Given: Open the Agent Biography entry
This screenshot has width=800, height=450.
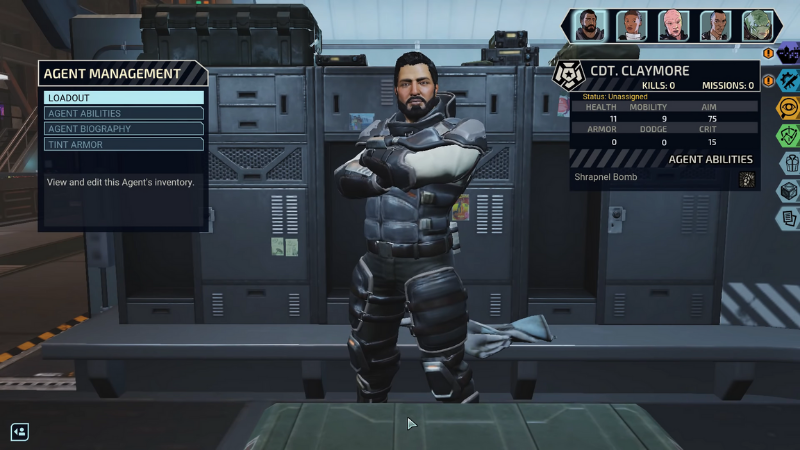Looking at the screenshot, I should coord(124,129).
